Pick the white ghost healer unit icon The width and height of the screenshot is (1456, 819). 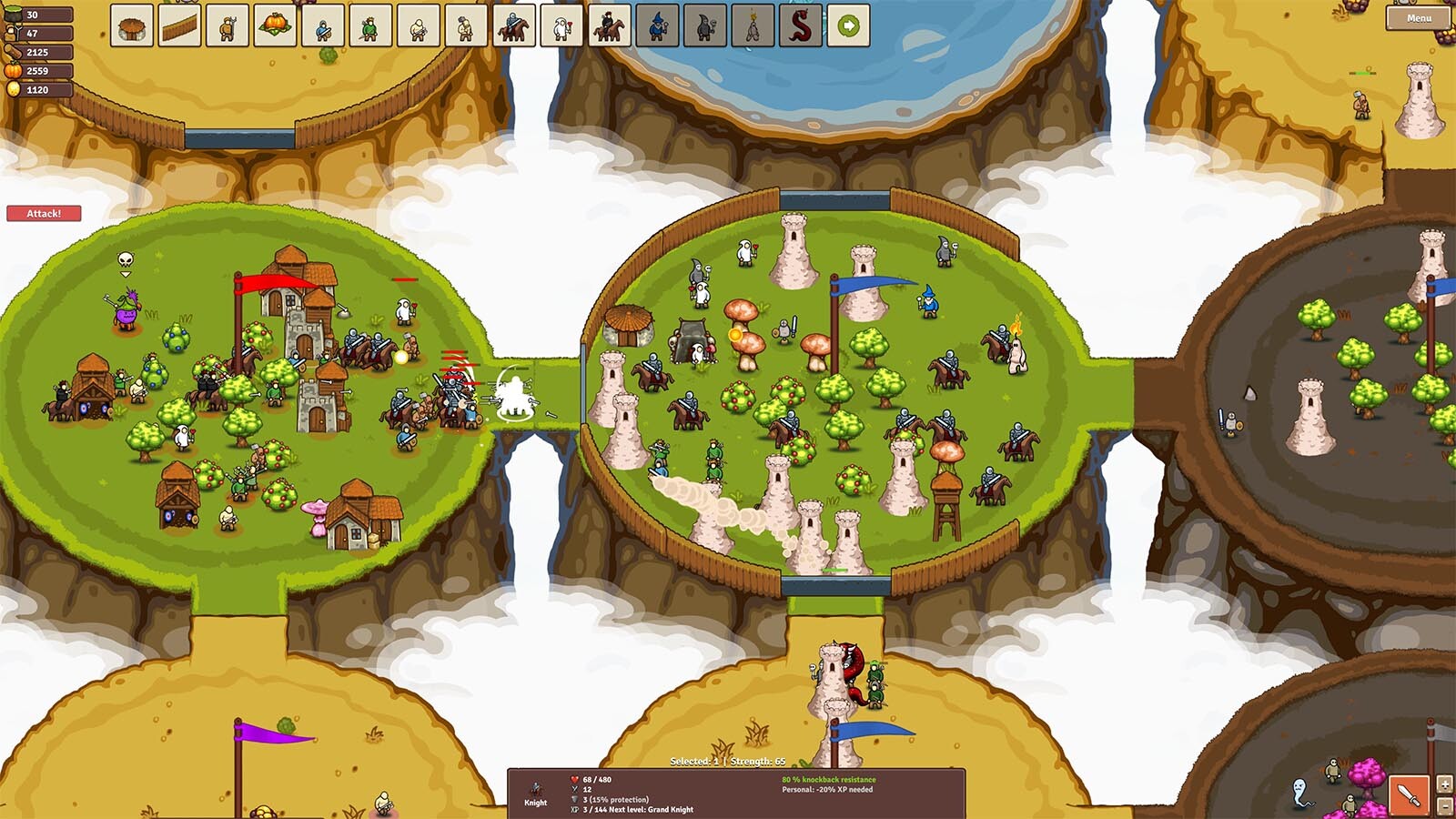coord(561,26)
